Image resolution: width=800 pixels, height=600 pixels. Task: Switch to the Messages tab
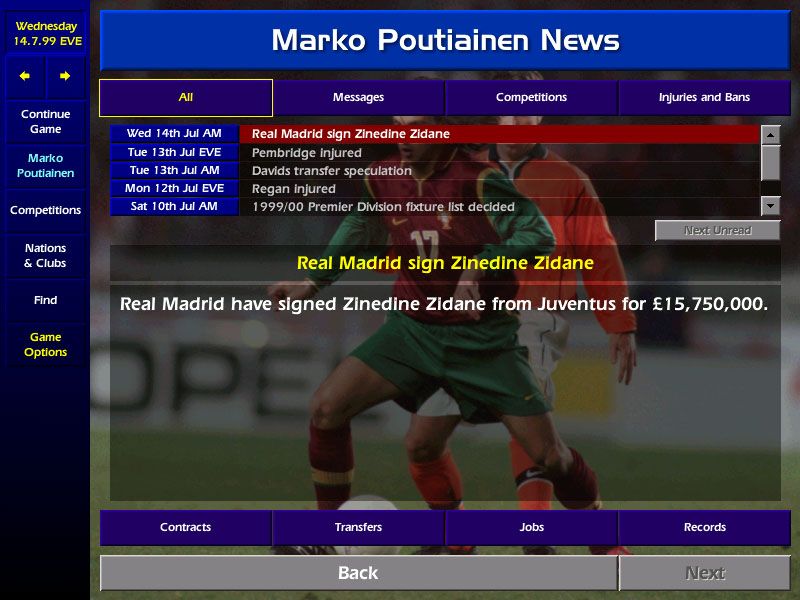click(358, 98)
